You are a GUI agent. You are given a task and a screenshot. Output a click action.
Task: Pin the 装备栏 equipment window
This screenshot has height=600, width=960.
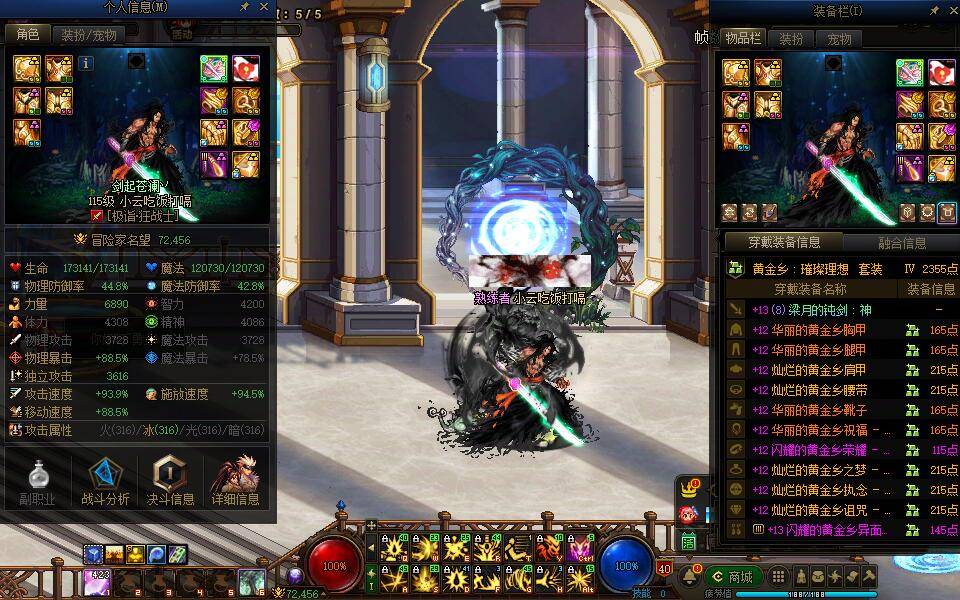(934, 10)
